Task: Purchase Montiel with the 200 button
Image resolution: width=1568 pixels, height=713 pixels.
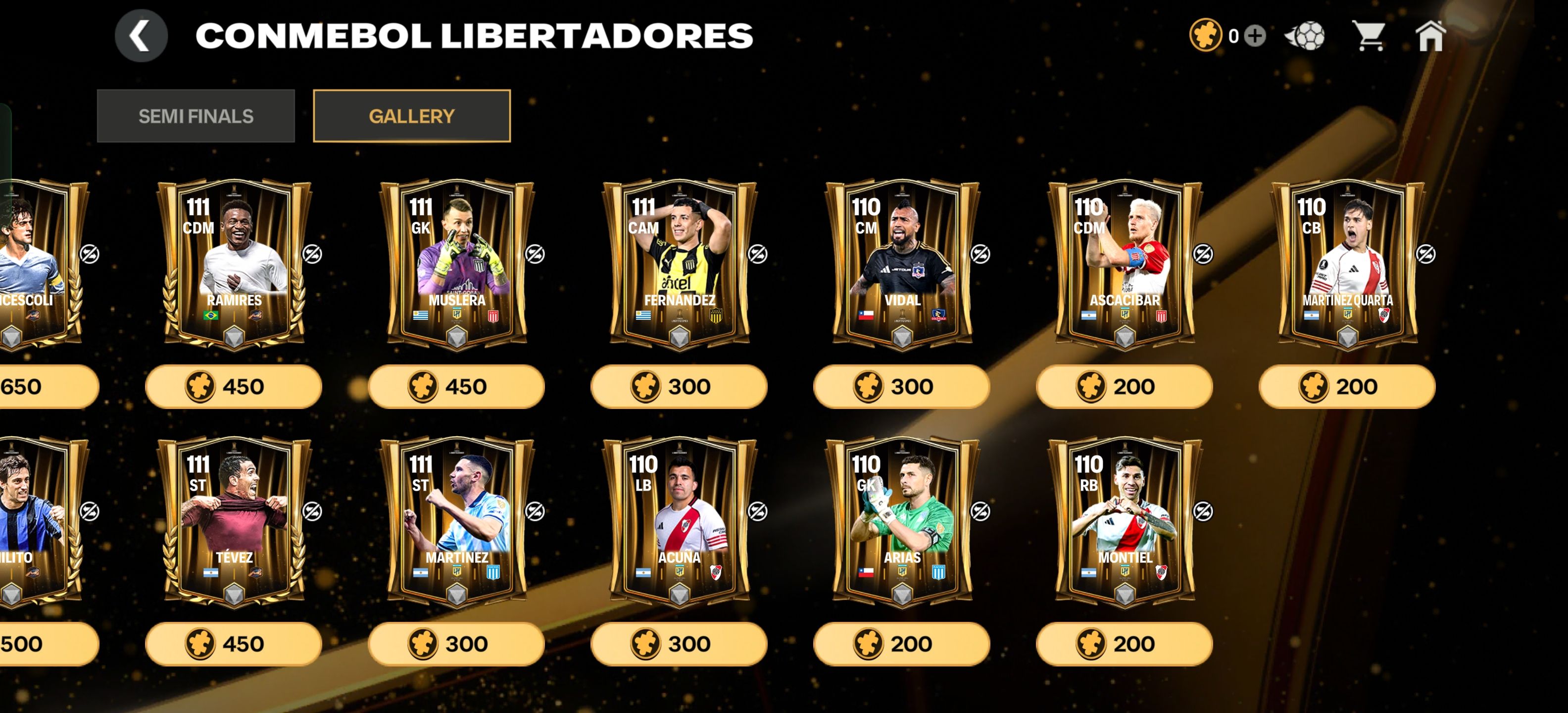Action: coord(1124,644)
